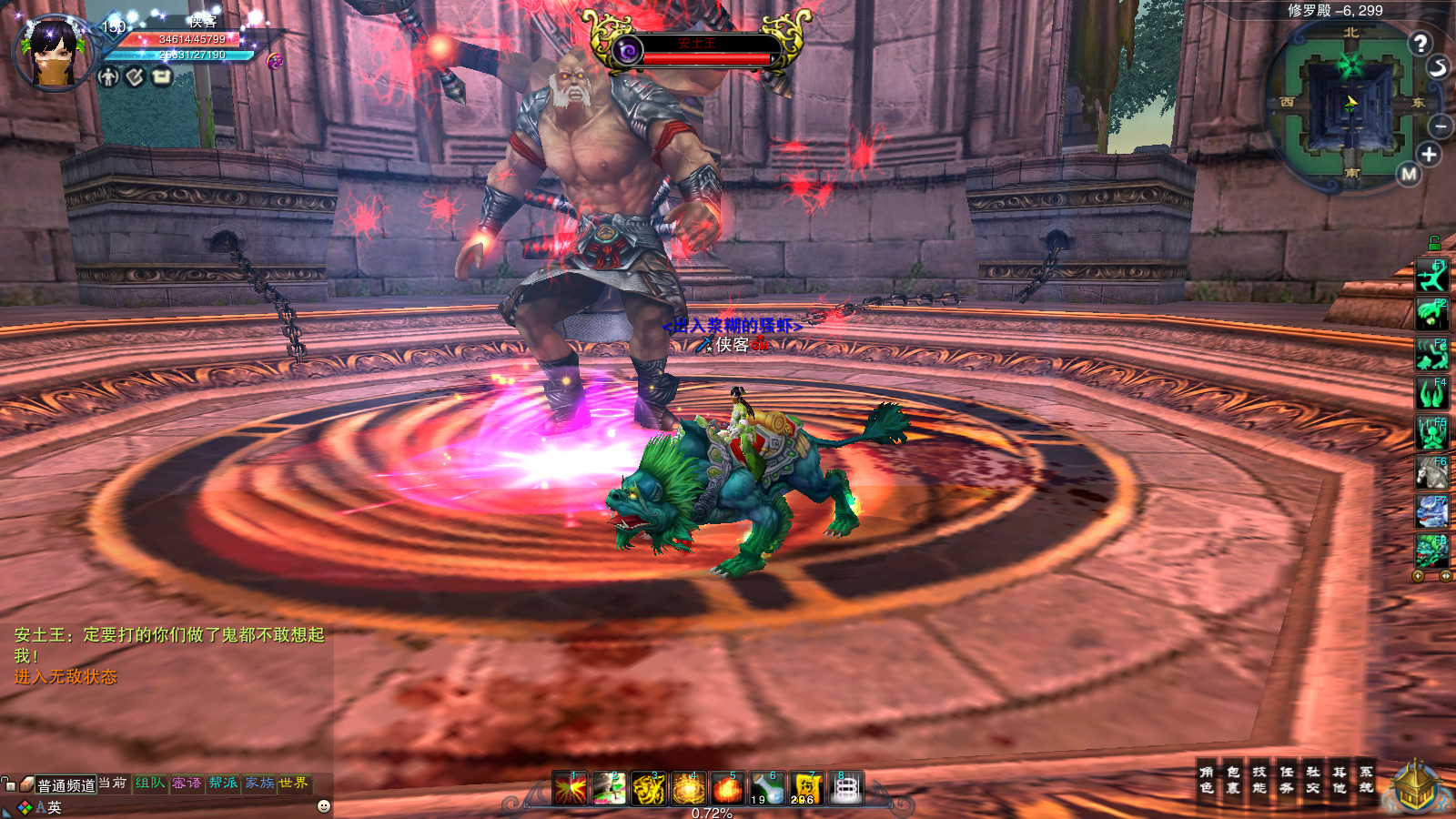The width and height of the screenshot is (1456, 819).
Task: Zoom out the minimap with minus button
Action: (1441, 126)
